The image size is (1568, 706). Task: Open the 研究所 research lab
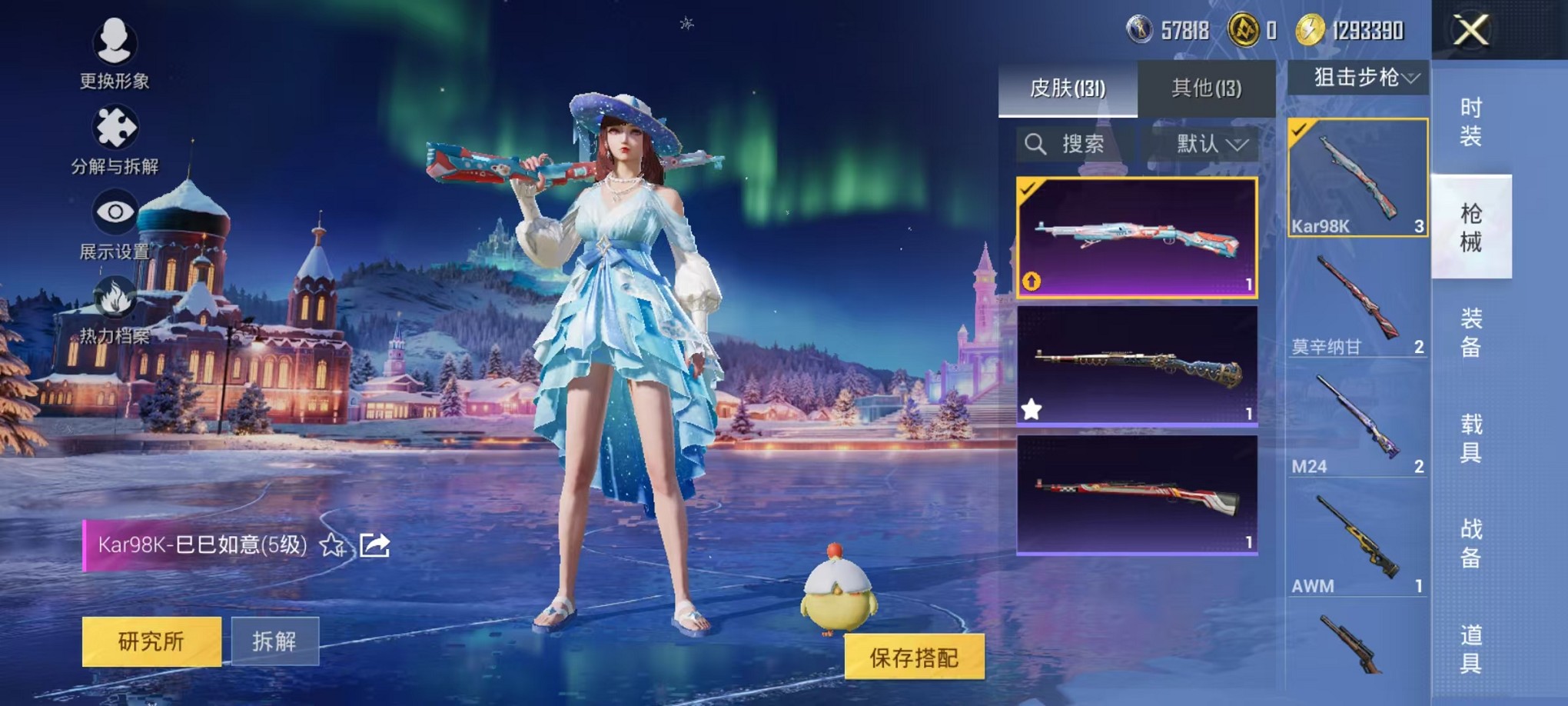click(x=152, y=641)
